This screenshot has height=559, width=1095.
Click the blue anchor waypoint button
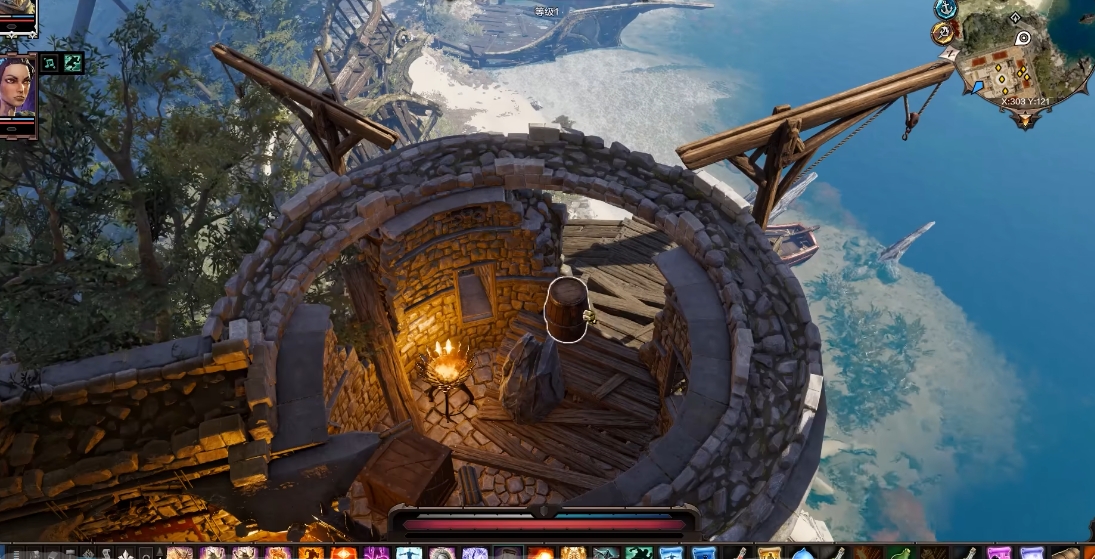coord(945,9)
